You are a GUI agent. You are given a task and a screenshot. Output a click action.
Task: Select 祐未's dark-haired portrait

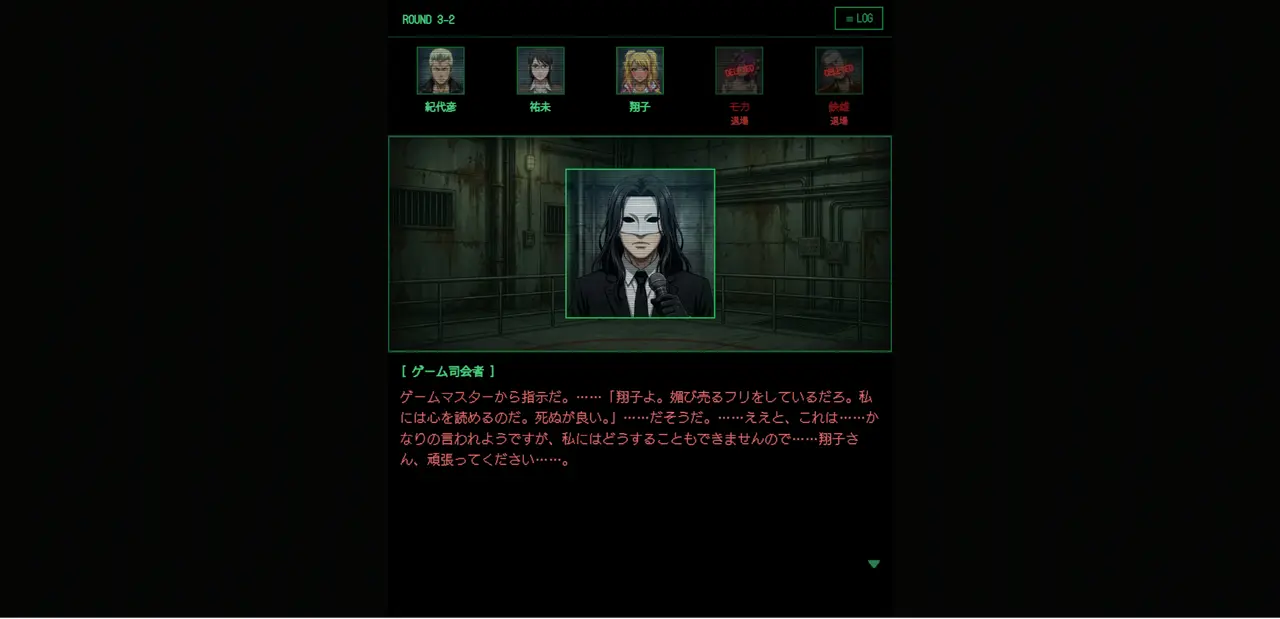540,71
